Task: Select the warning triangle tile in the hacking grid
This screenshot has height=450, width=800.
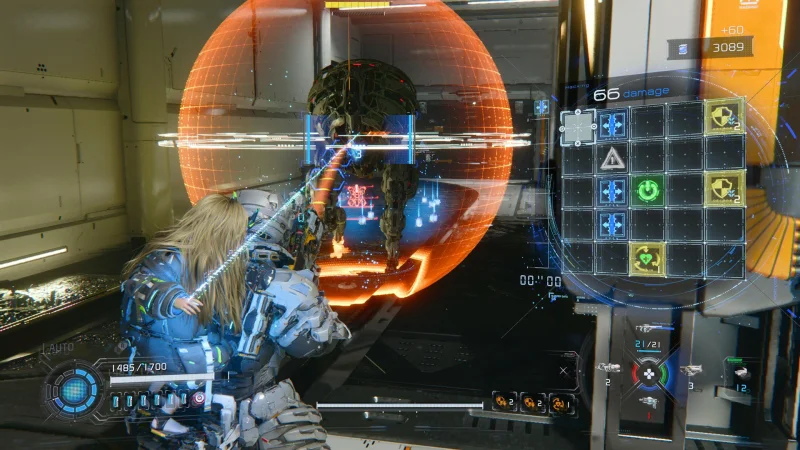Action: (x=612, y=157)
